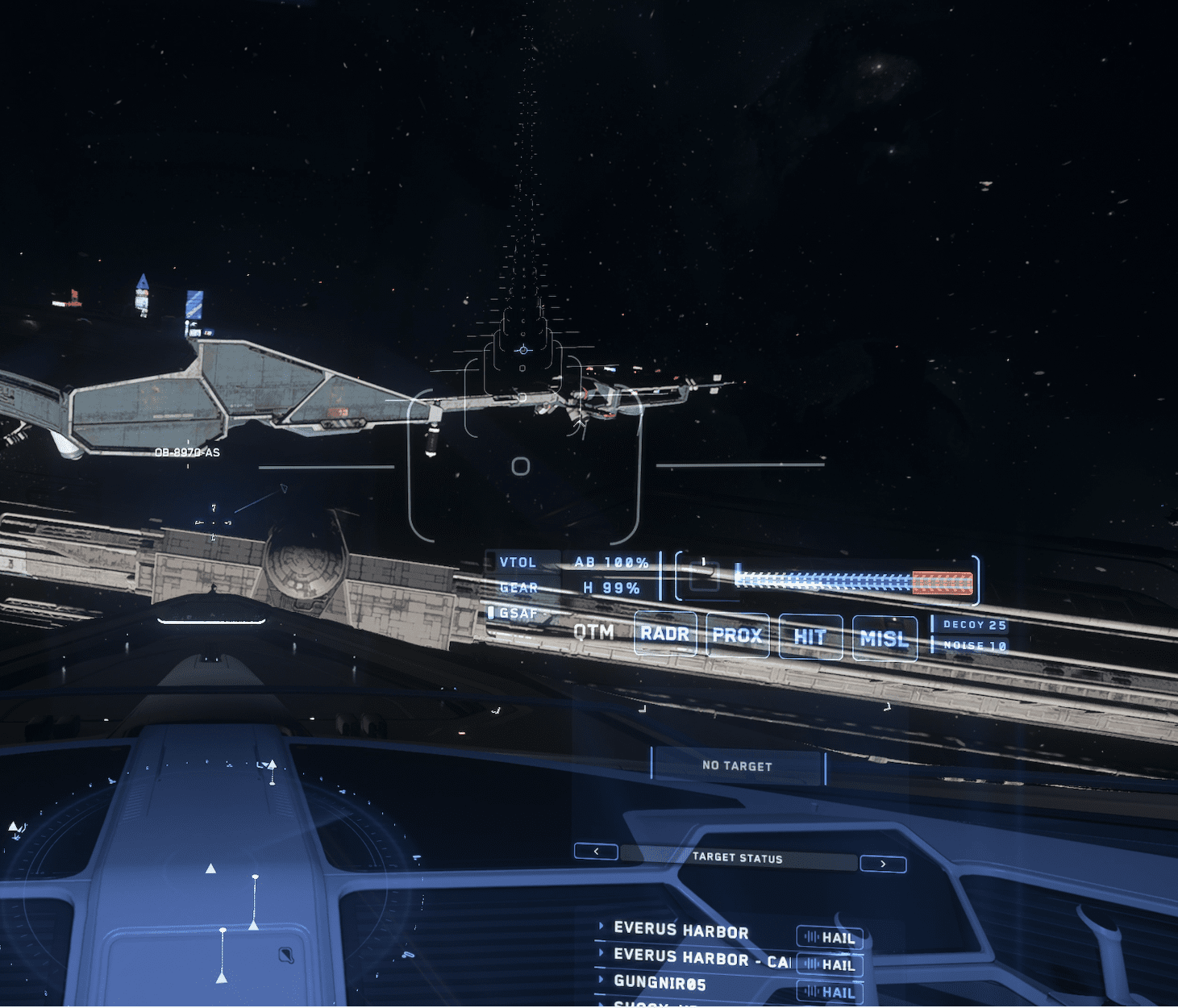This screenshot has width=1178, height=1008.
Task: Hail Everus Harbor station
Action: pos(830,938)
